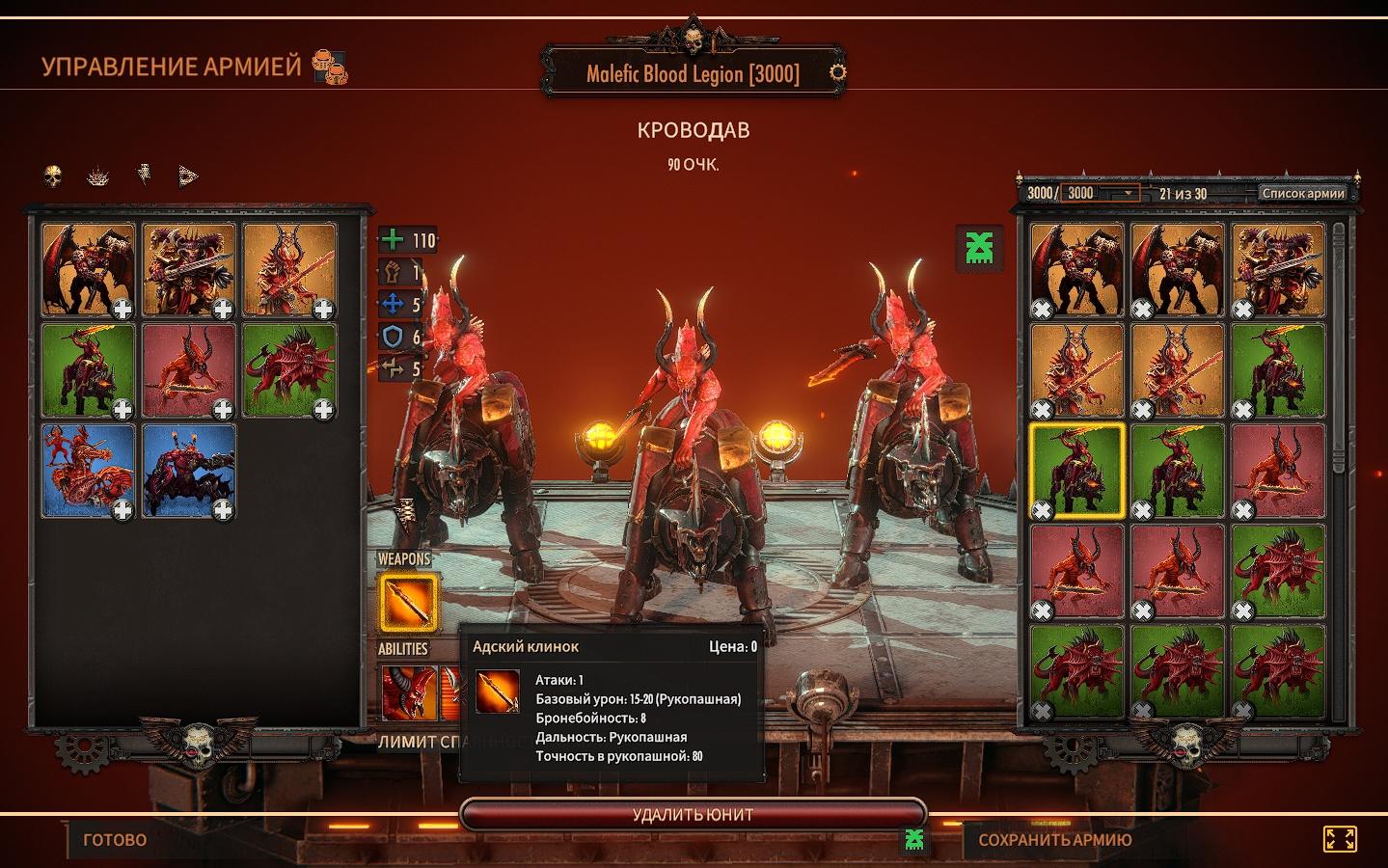Screen dimensions: 1388x868
Task: Click the small green icon near Сохранить армию
Action: (914, 839)
